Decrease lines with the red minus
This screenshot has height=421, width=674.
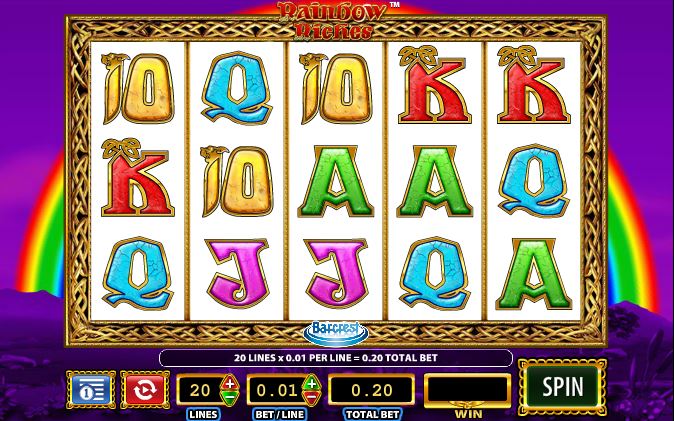pos(230,397)
